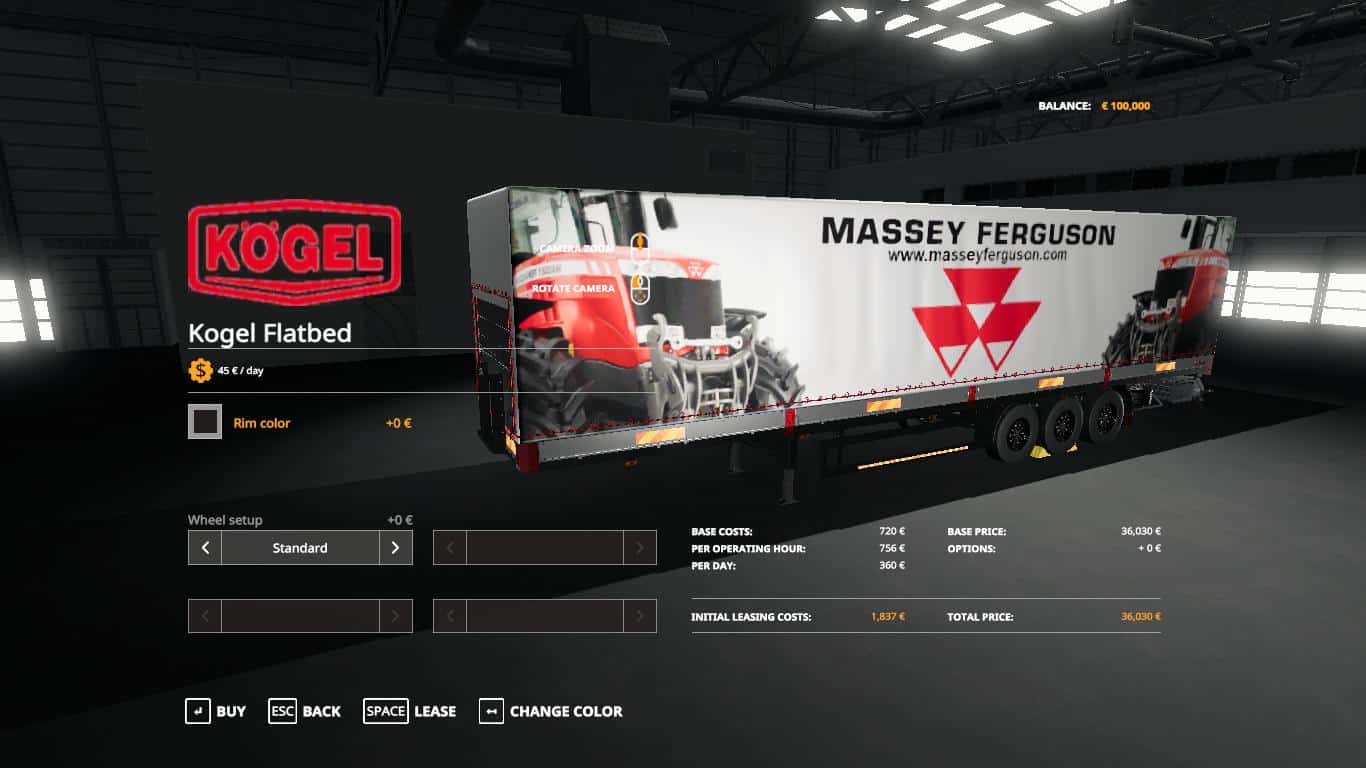Go back from the shop configuration
Image resolution: width=1366 pixels, height=768 pixels.
click(x=305, y=711)
